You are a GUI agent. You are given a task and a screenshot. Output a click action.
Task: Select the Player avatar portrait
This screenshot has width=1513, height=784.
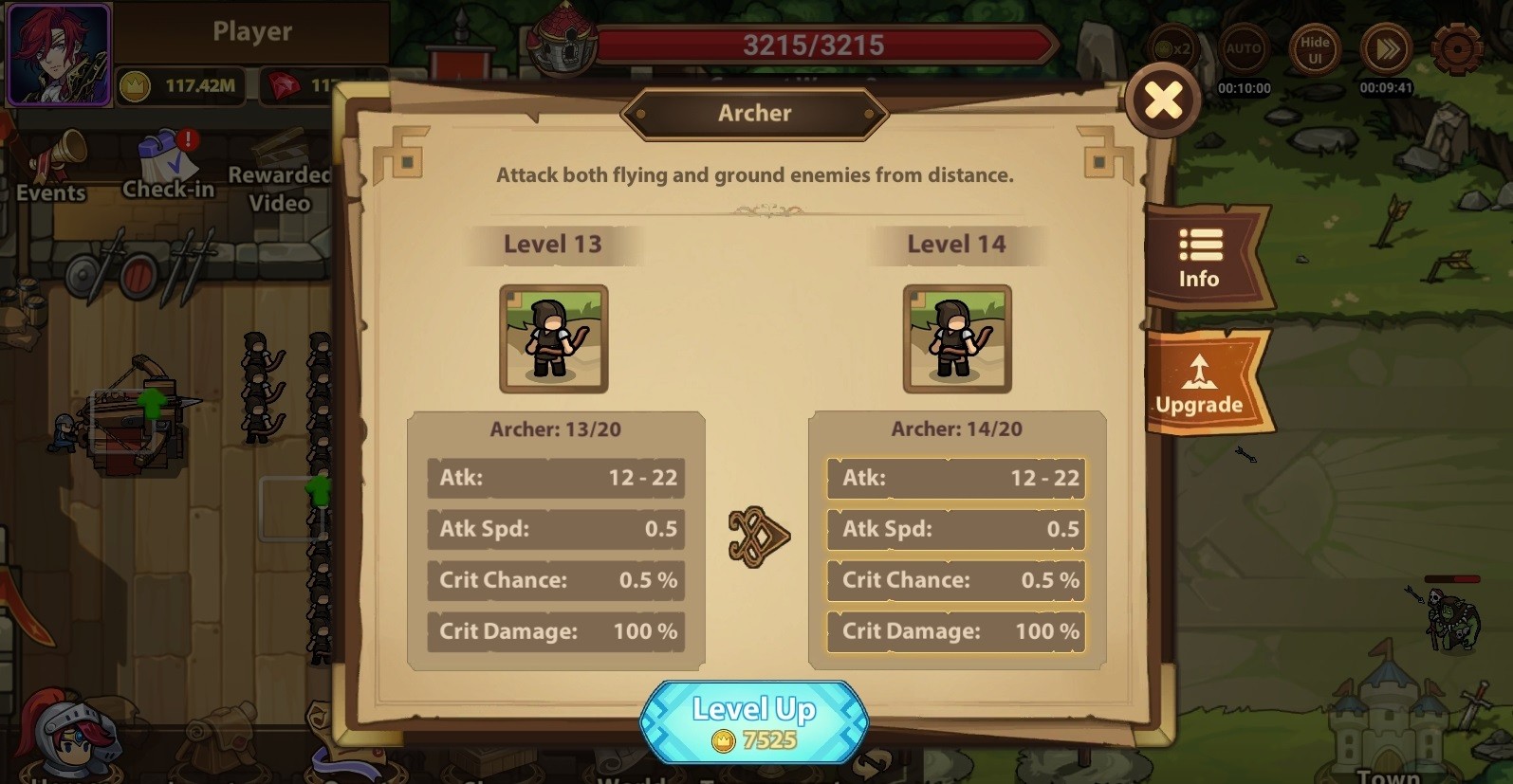(59, 54)
